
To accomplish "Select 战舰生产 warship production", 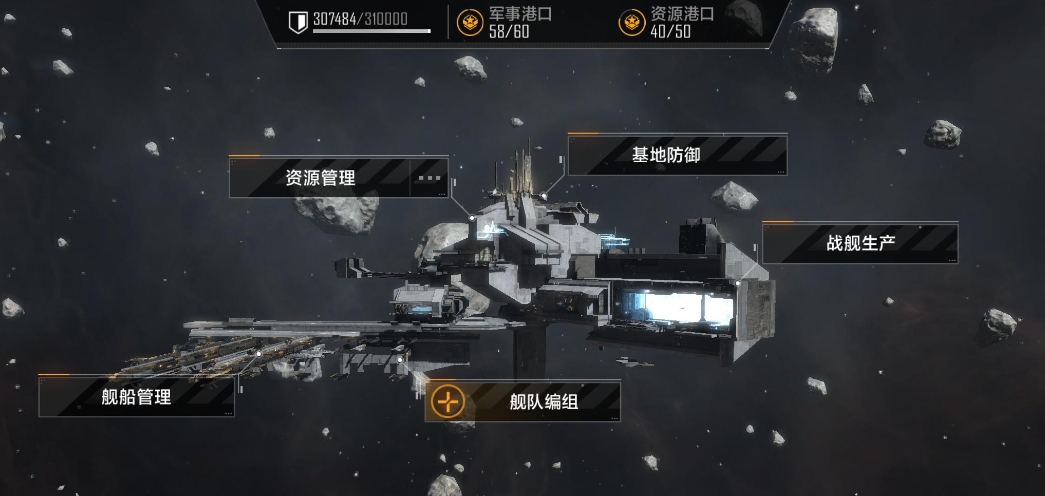I will tap(860, 243).
